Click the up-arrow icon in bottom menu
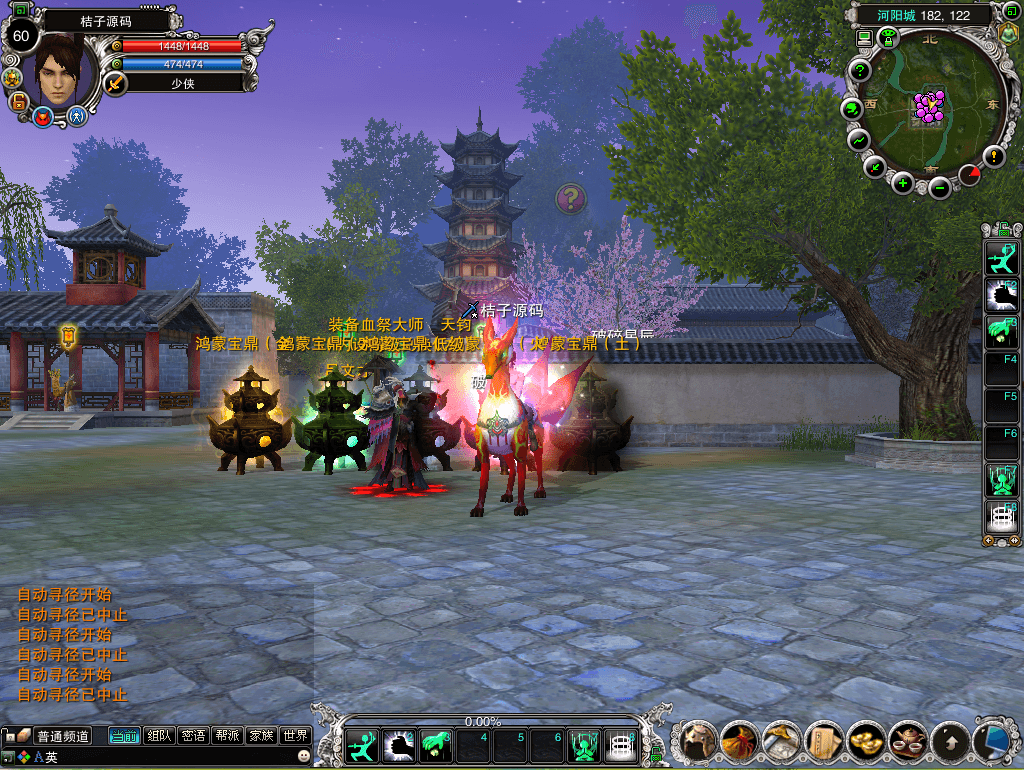This screenshot has width=1024, height=770. [950, 742]
